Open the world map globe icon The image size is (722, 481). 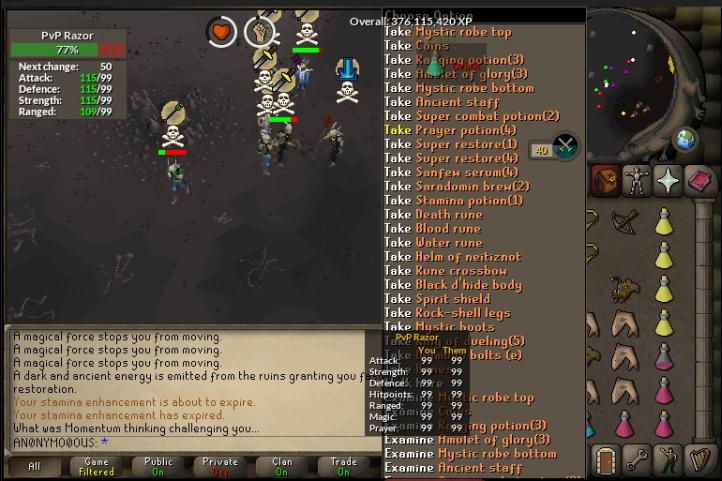tap(686, 139)
